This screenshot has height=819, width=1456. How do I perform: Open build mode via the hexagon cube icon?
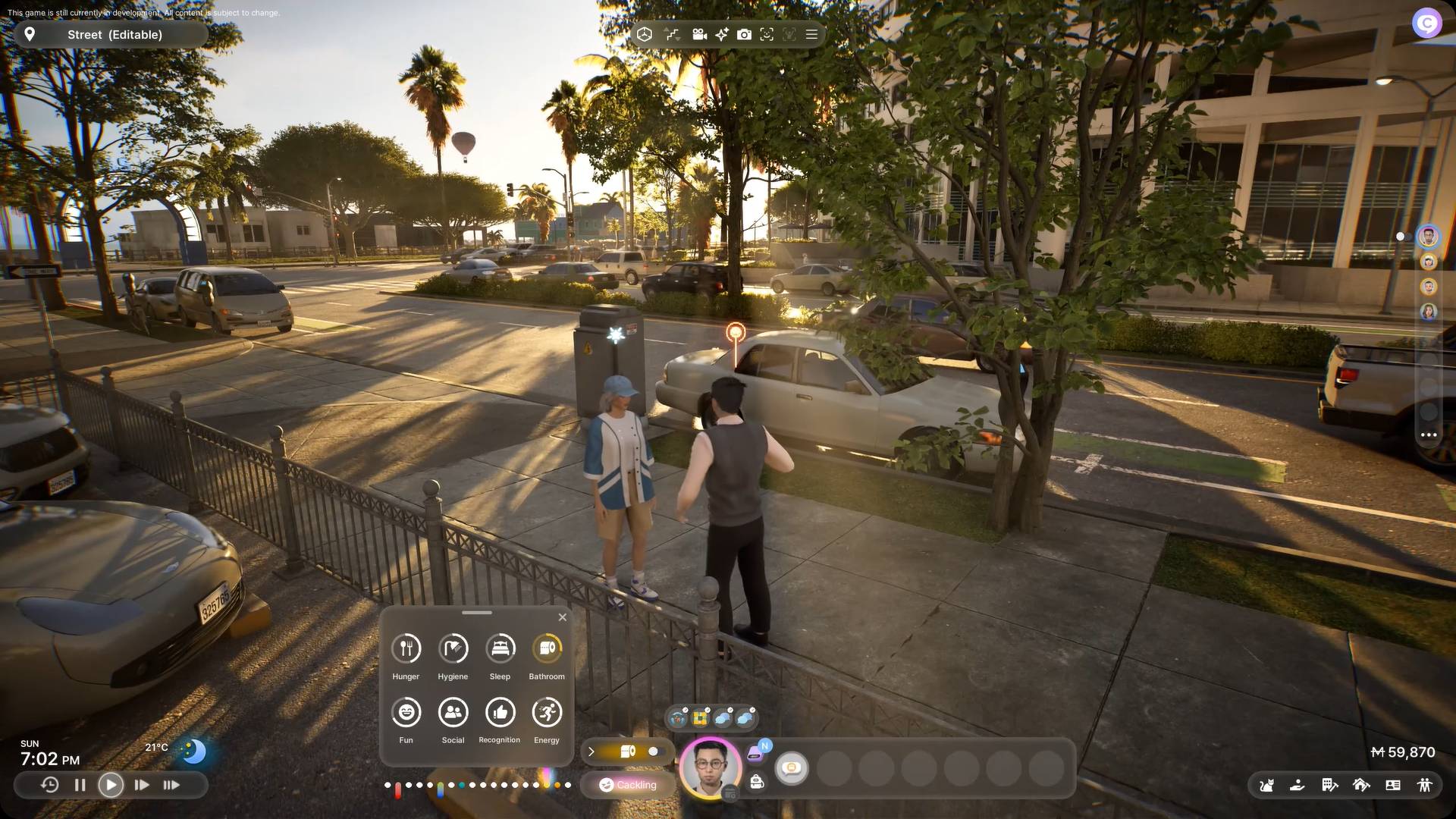coord(646,34)
